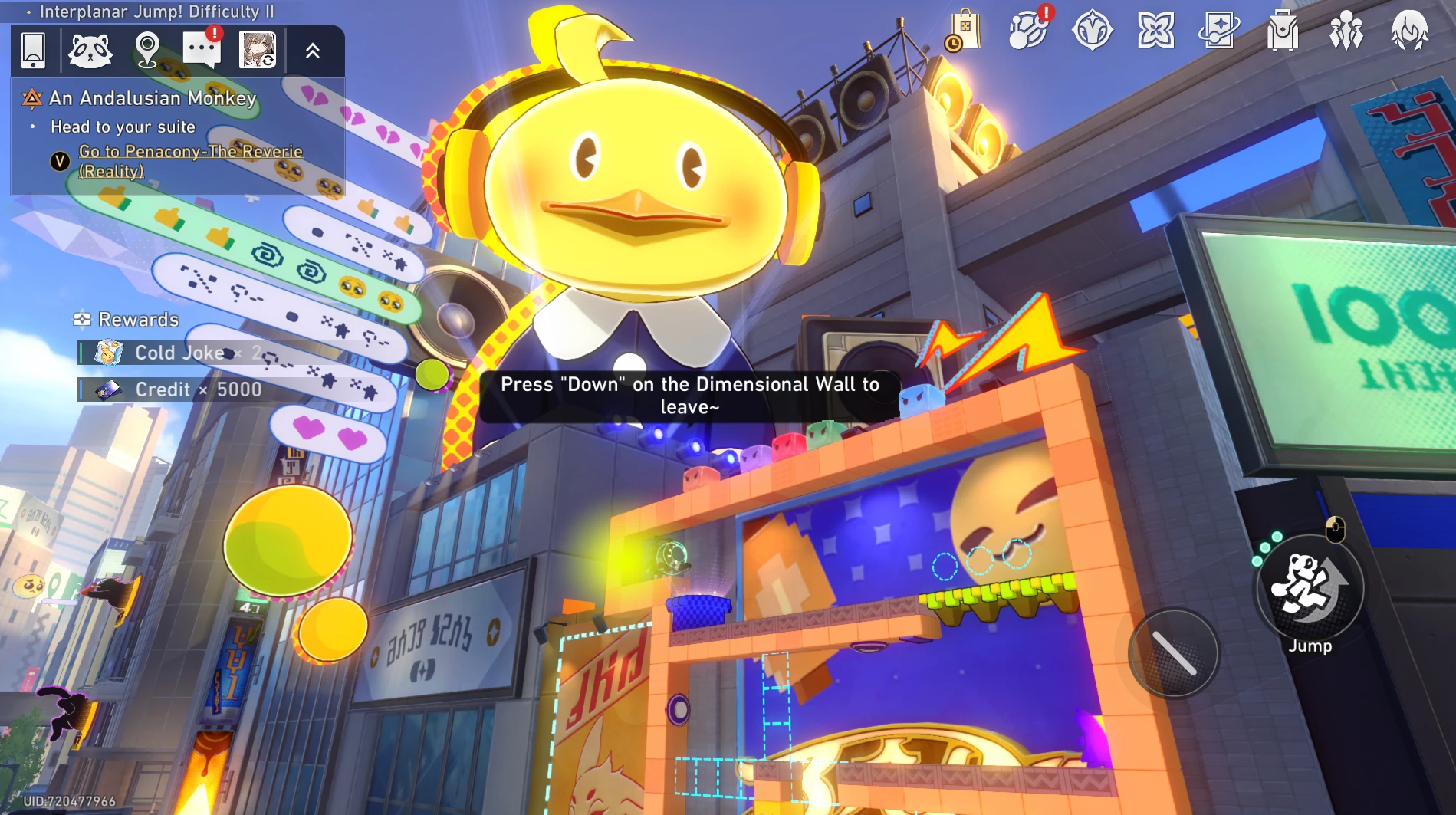Open the team lineup figures icon

pos(1346,31)
